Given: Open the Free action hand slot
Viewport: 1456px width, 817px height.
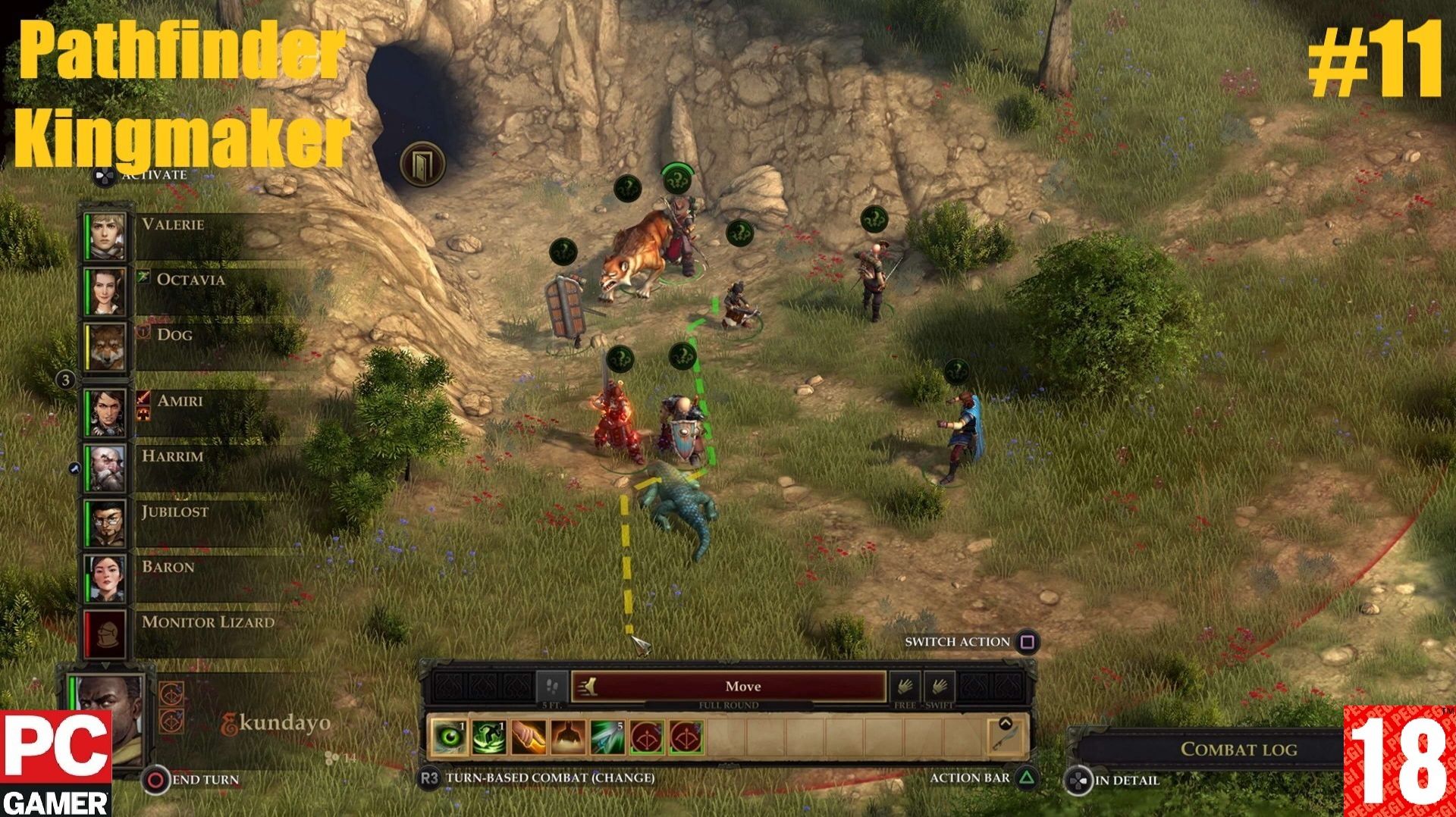Looking at the screenshot, I should click(x=904, y=687).
